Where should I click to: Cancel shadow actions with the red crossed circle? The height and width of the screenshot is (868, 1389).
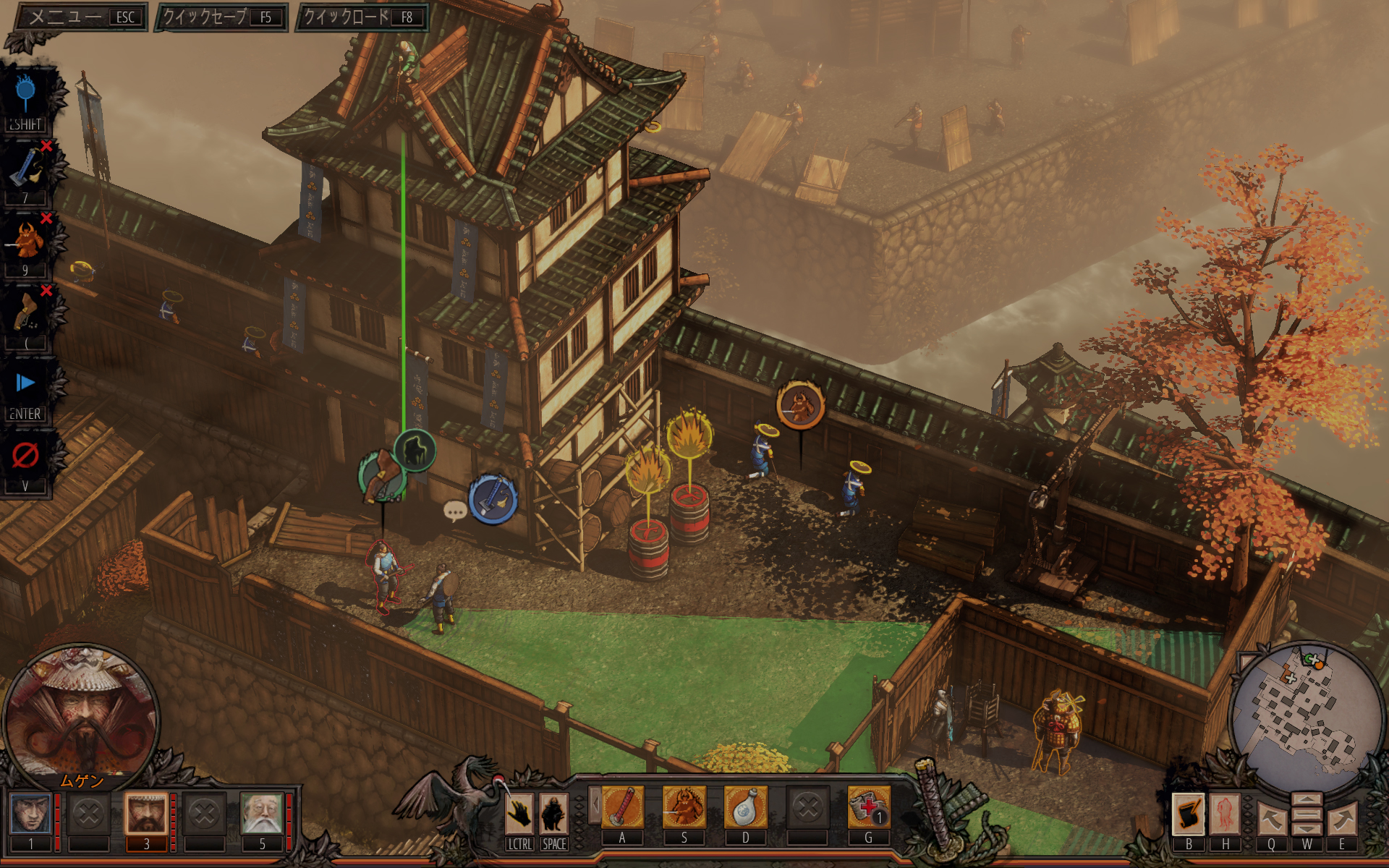coord(26,456)
